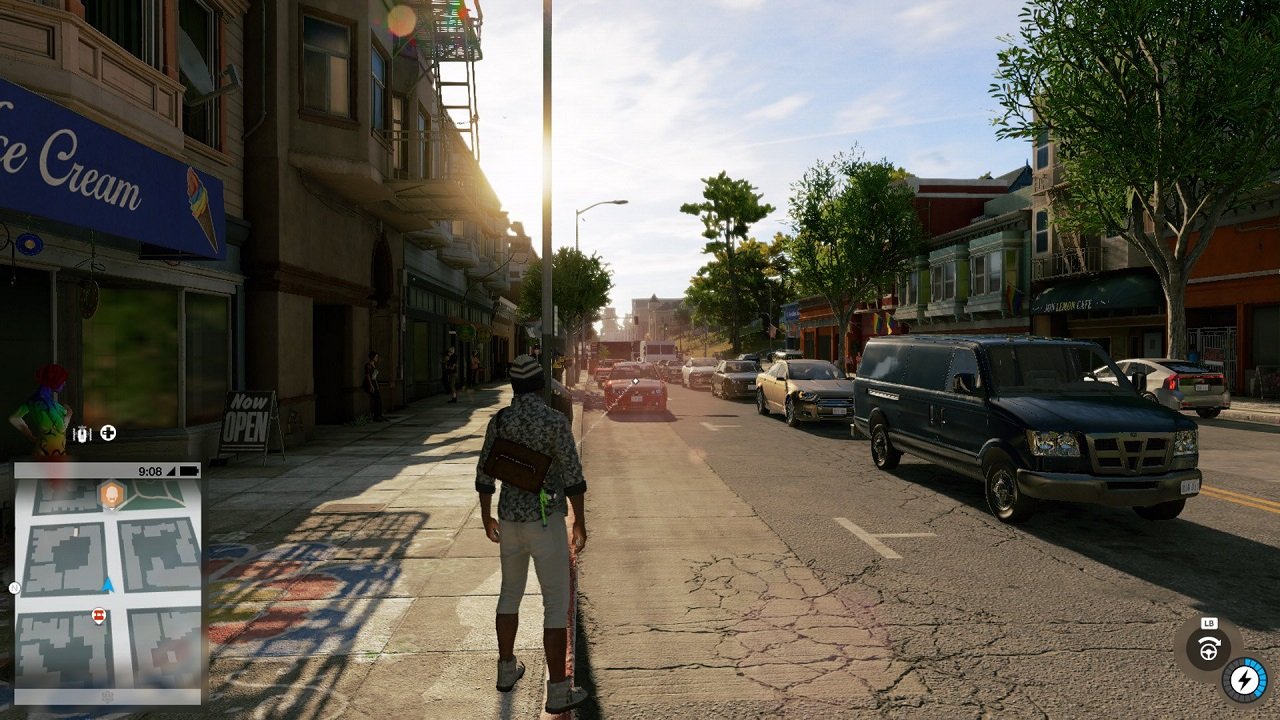Click the gear icon below the minimap
The width and height of the screenshot is (1280, 720).
click(x=107, y=696)
